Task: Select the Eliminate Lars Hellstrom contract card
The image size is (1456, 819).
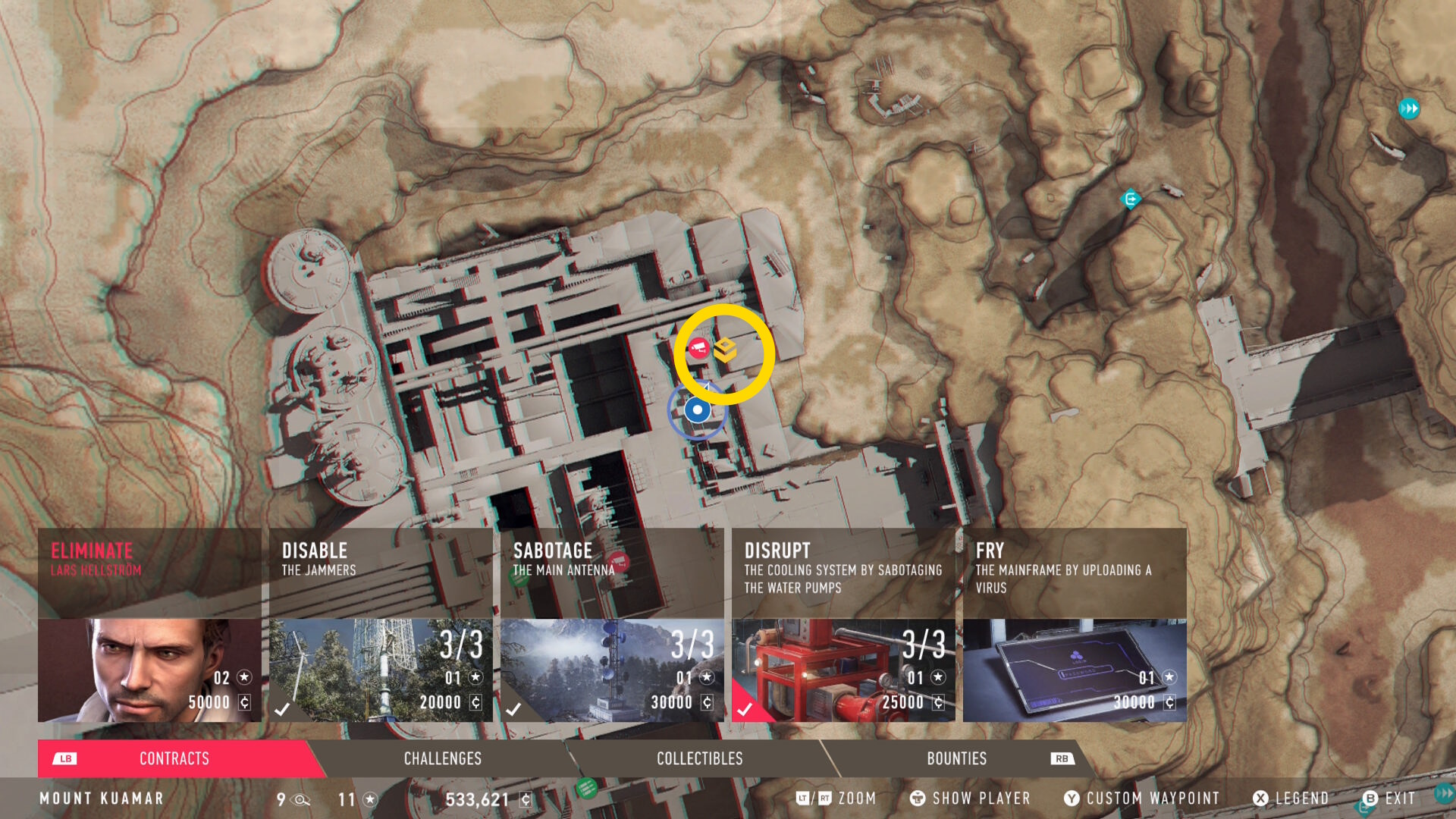Action: (x=149, y=625)
